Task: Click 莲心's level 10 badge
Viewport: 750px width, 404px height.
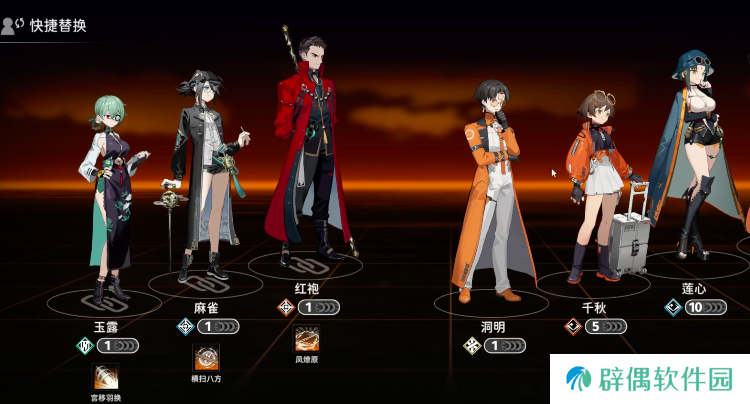Action: (694, 307)
